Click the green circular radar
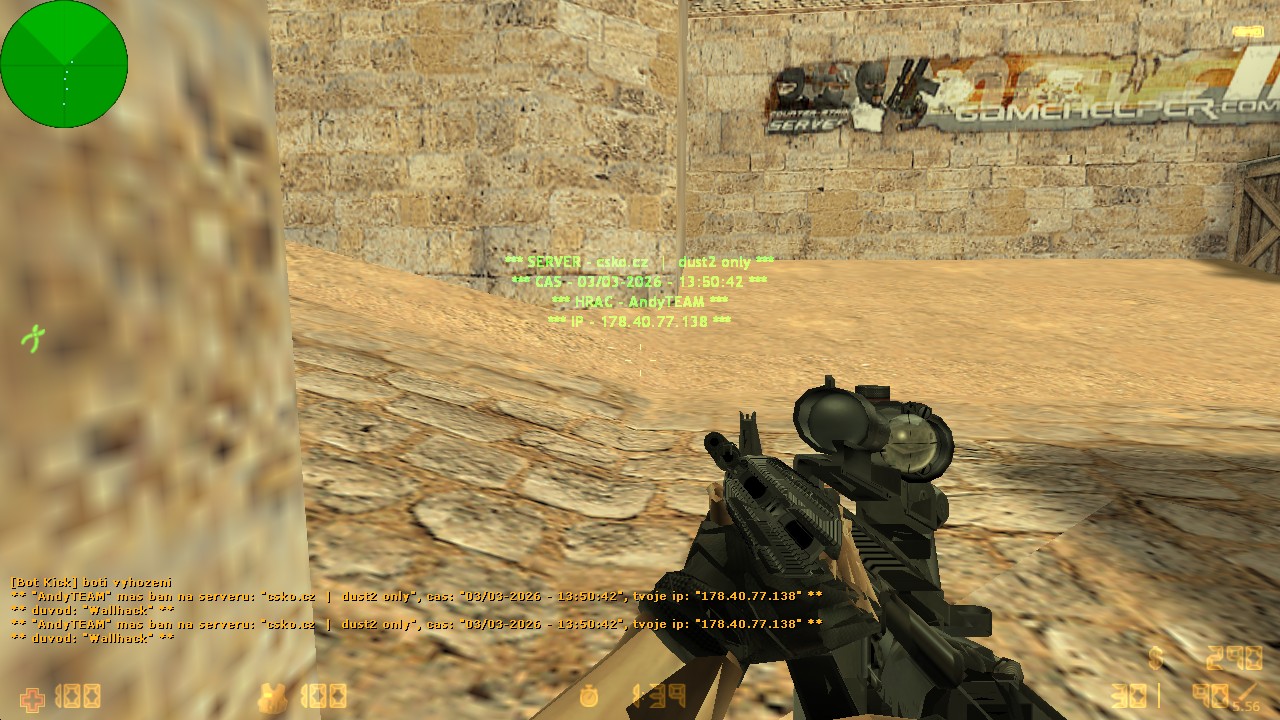 tap(64, 64)
